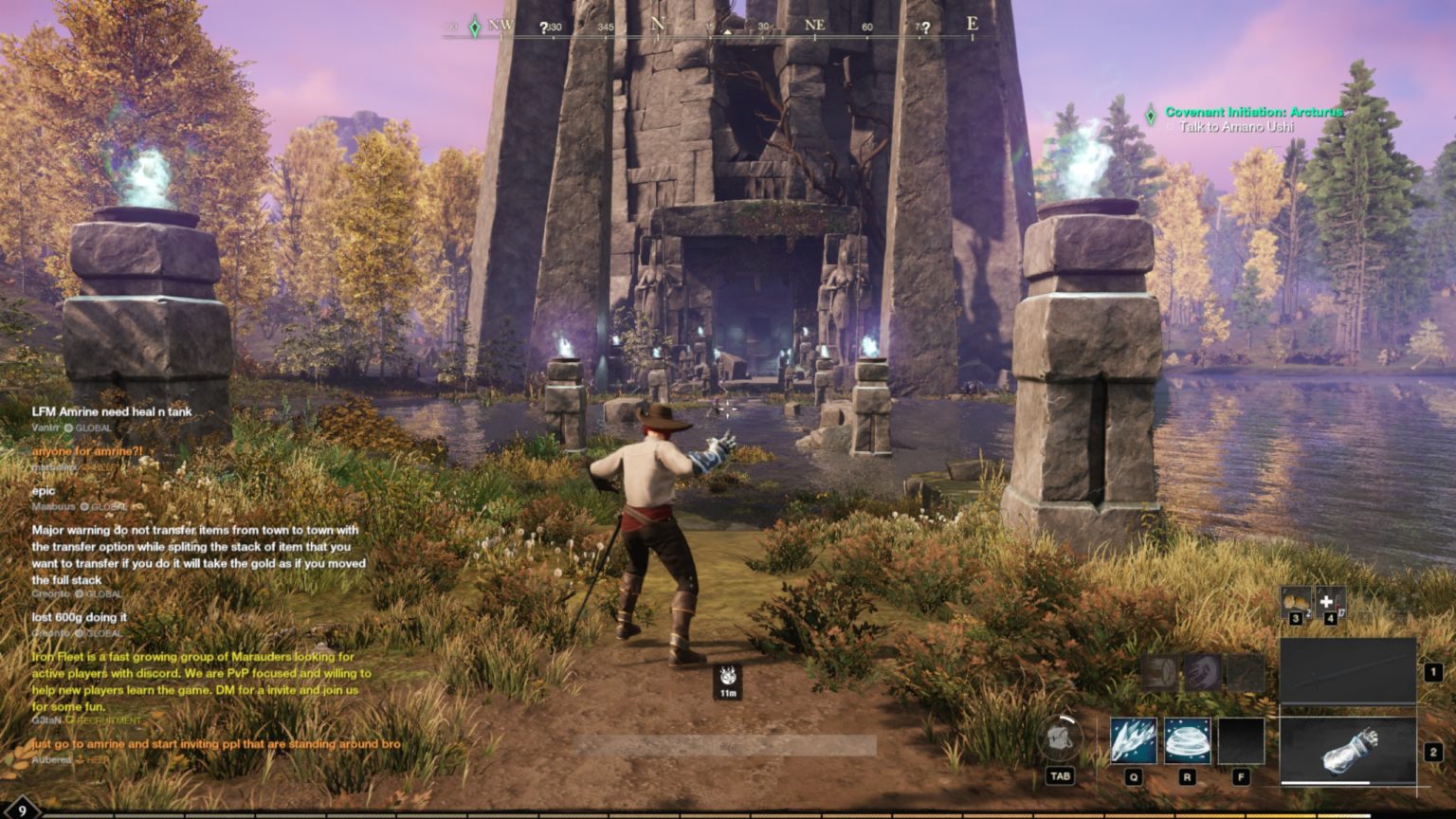
Task: Use the healing potion quick slot
Action: (1330, 601)
